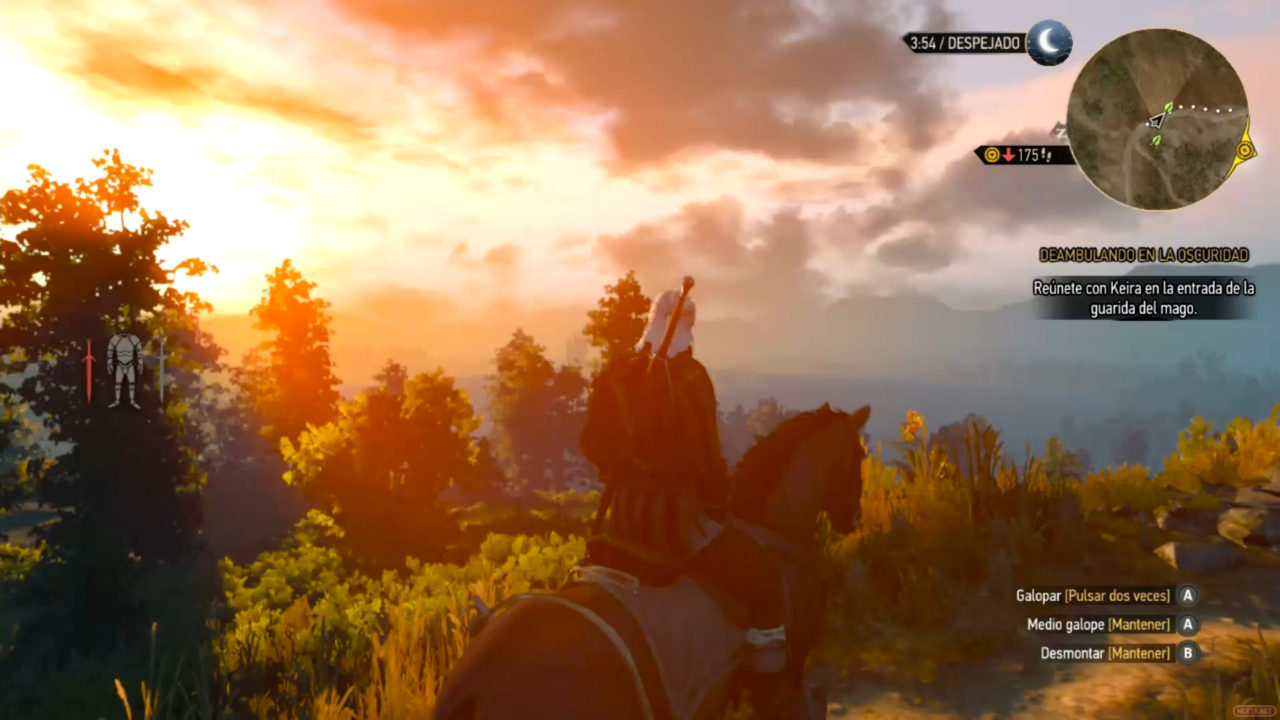Open the circular minimap
The width and height of the screenshot is (1280, 720).
click(1157, 119)
